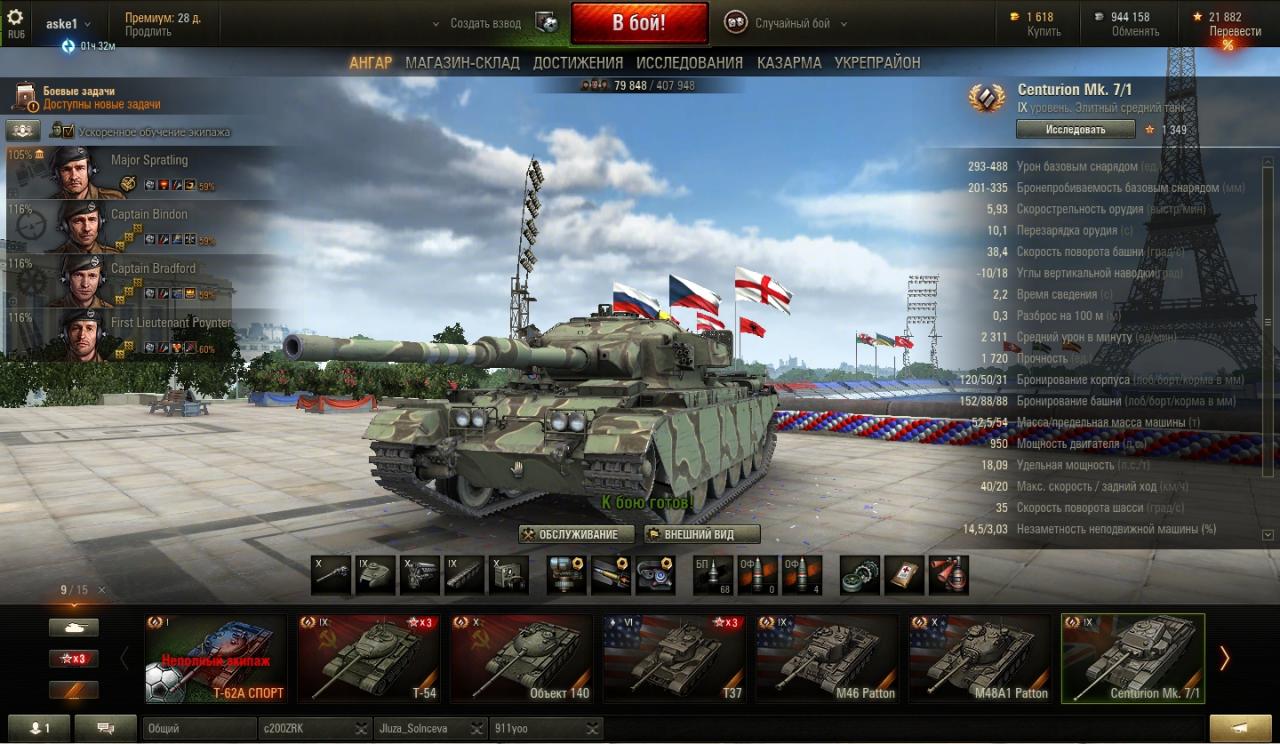Pick the T-62A СПОРТ tank
1280x744 pixels.
(x=216, y=658)
